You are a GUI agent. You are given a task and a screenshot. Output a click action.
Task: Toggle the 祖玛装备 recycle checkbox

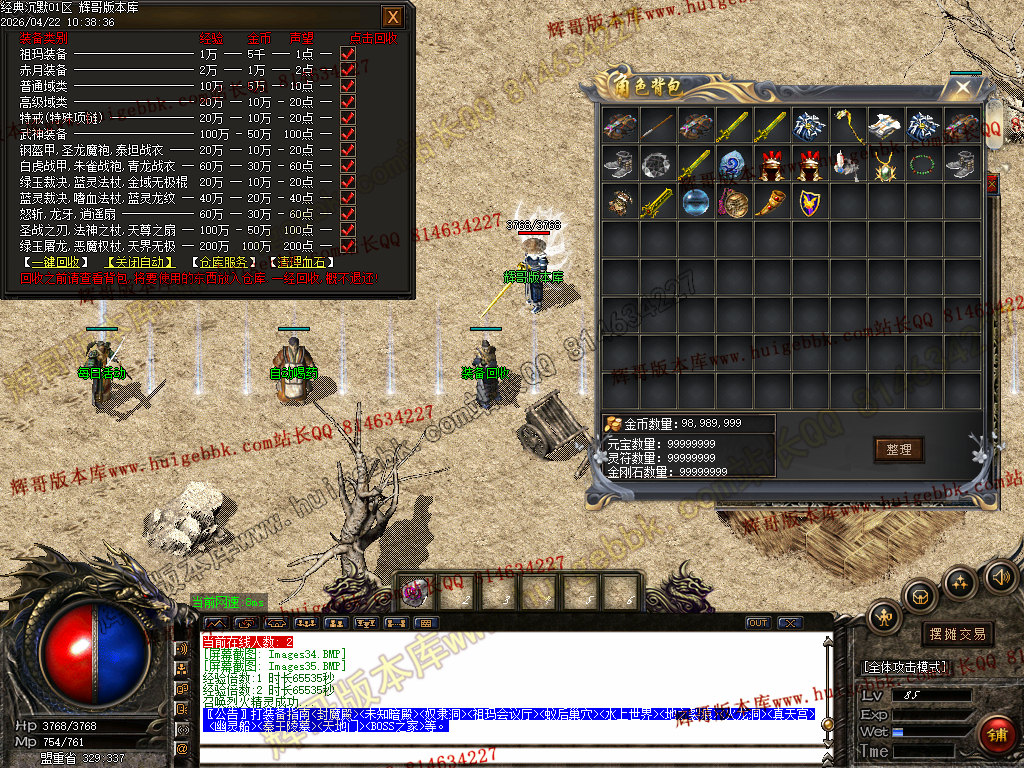(348, 55)
